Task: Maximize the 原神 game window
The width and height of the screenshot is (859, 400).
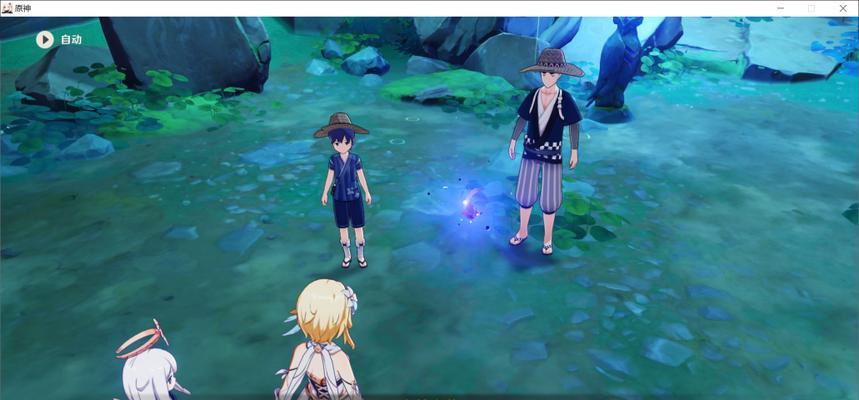Action: [x=811, y=8]
